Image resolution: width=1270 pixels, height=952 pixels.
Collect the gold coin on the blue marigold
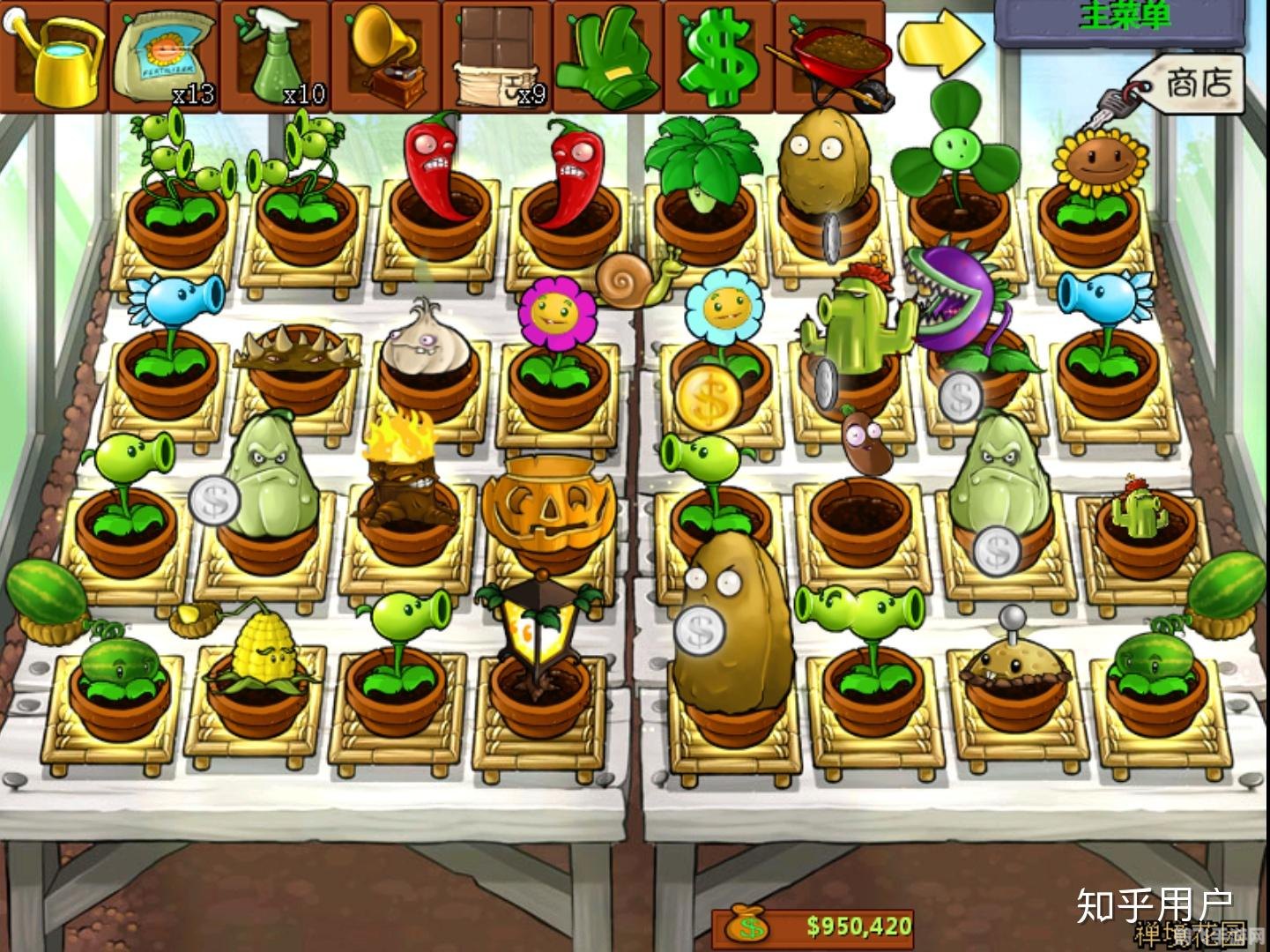click(x=709, y=399)
